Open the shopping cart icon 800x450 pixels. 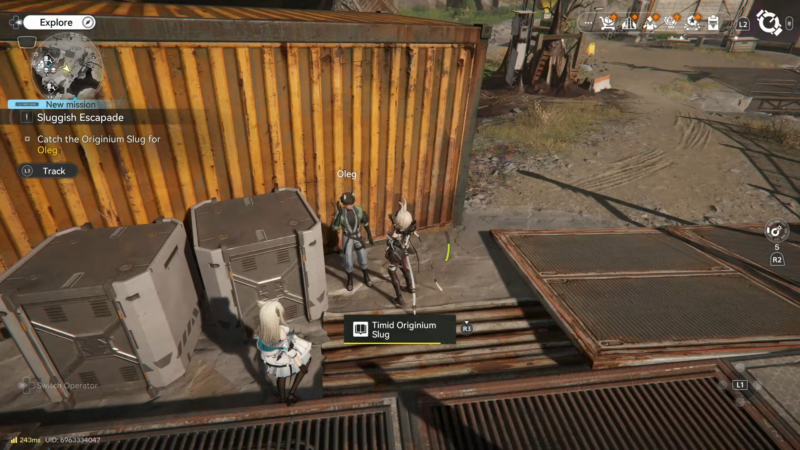(607, 22)
